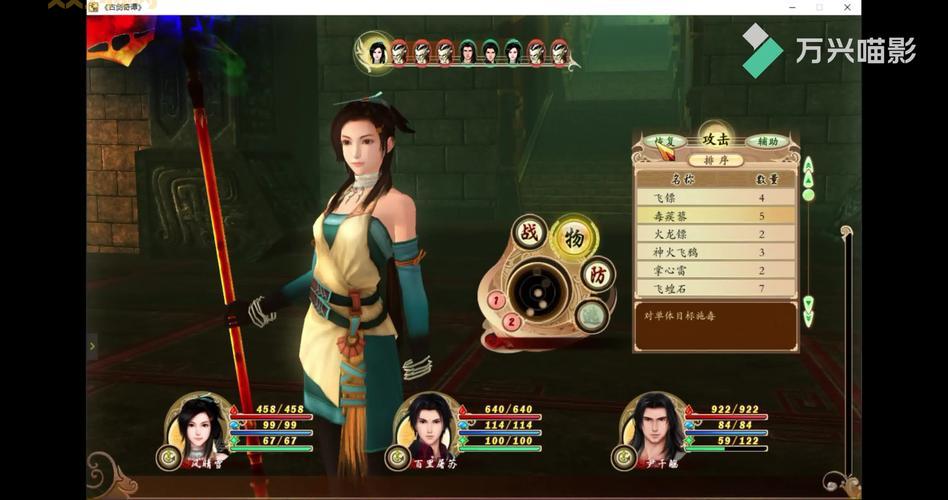The width and height of the screenshot is (948, 500).
Task: Choose the 毒蒺藜 item row
Action: (715, 216)
